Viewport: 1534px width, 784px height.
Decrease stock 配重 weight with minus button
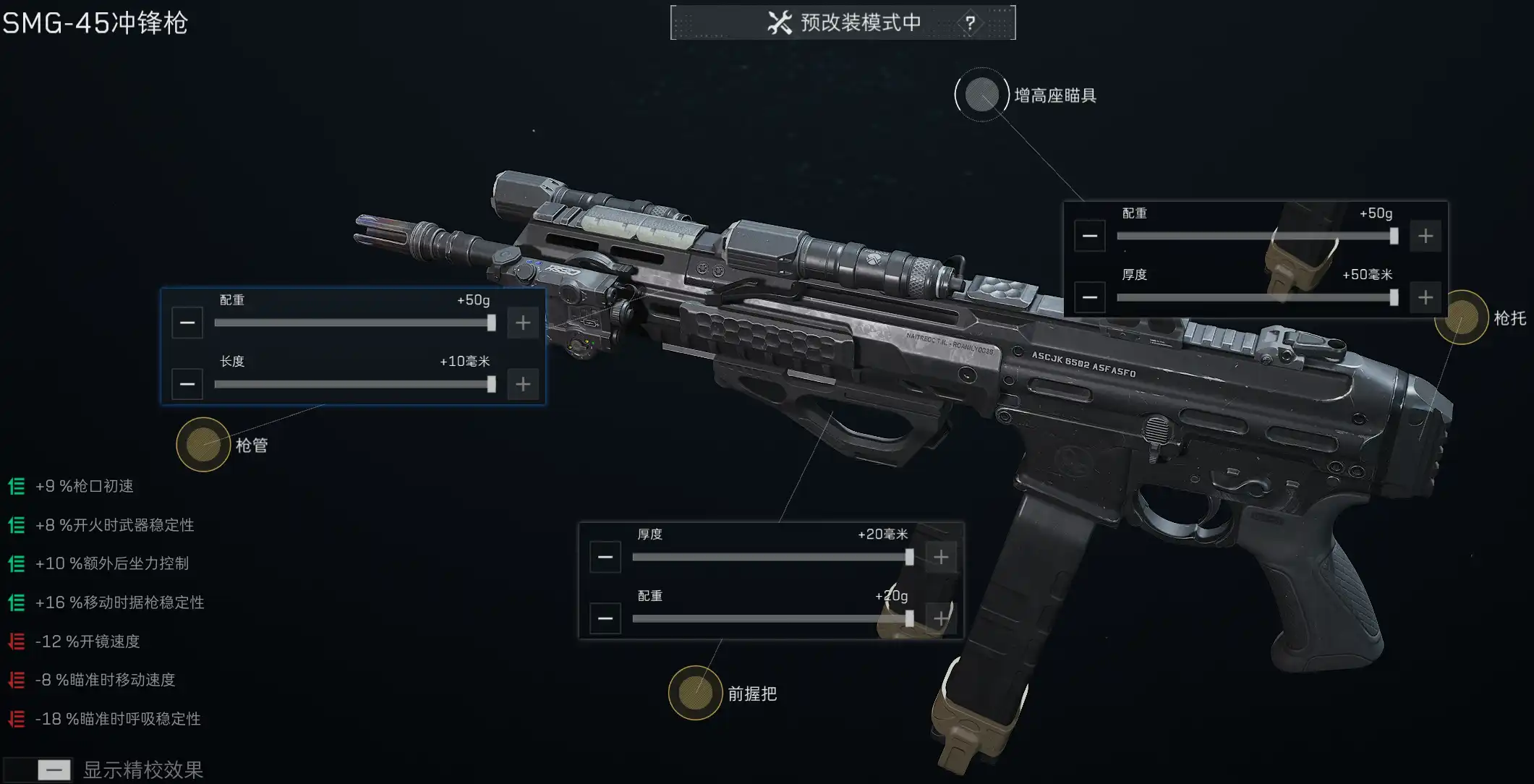pos(1090,236)
